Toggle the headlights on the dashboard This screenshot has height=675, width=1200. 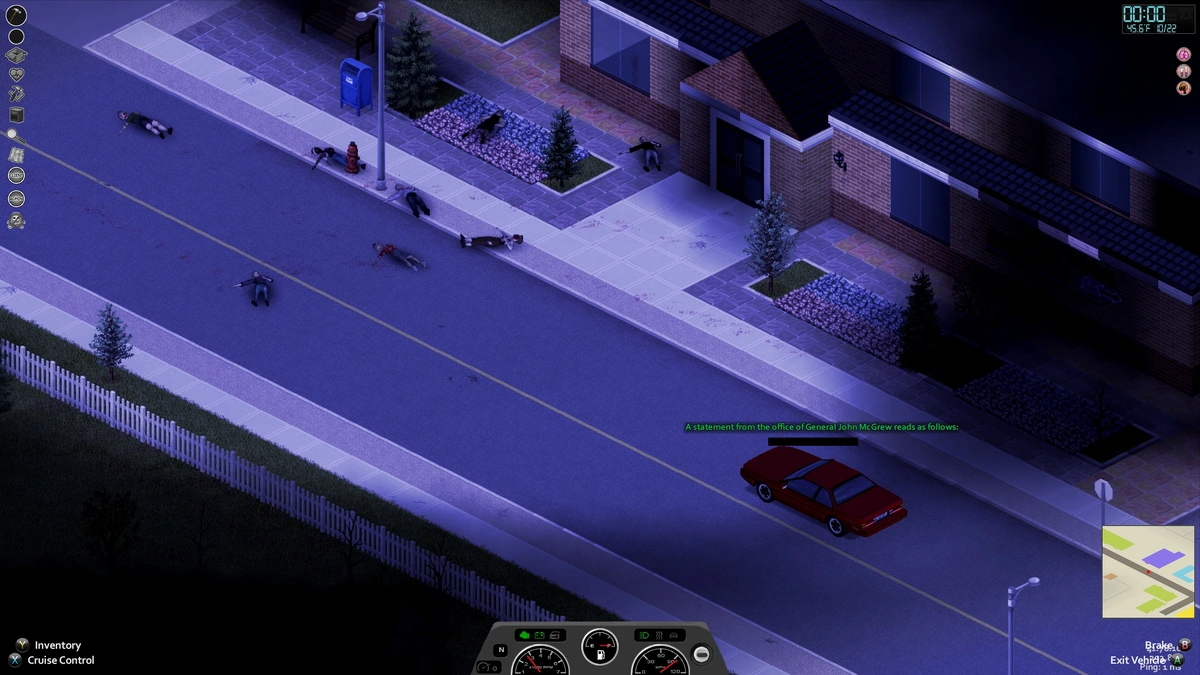(x=644, y=635)
